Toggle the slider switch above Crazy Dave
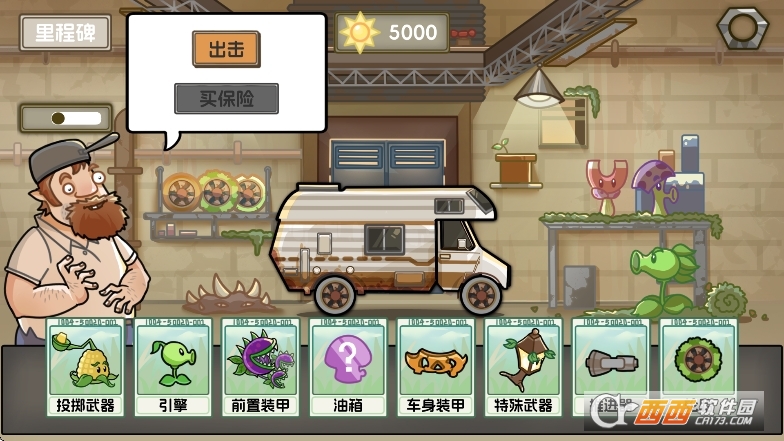 pyautogui.click(x=65, y=118)
